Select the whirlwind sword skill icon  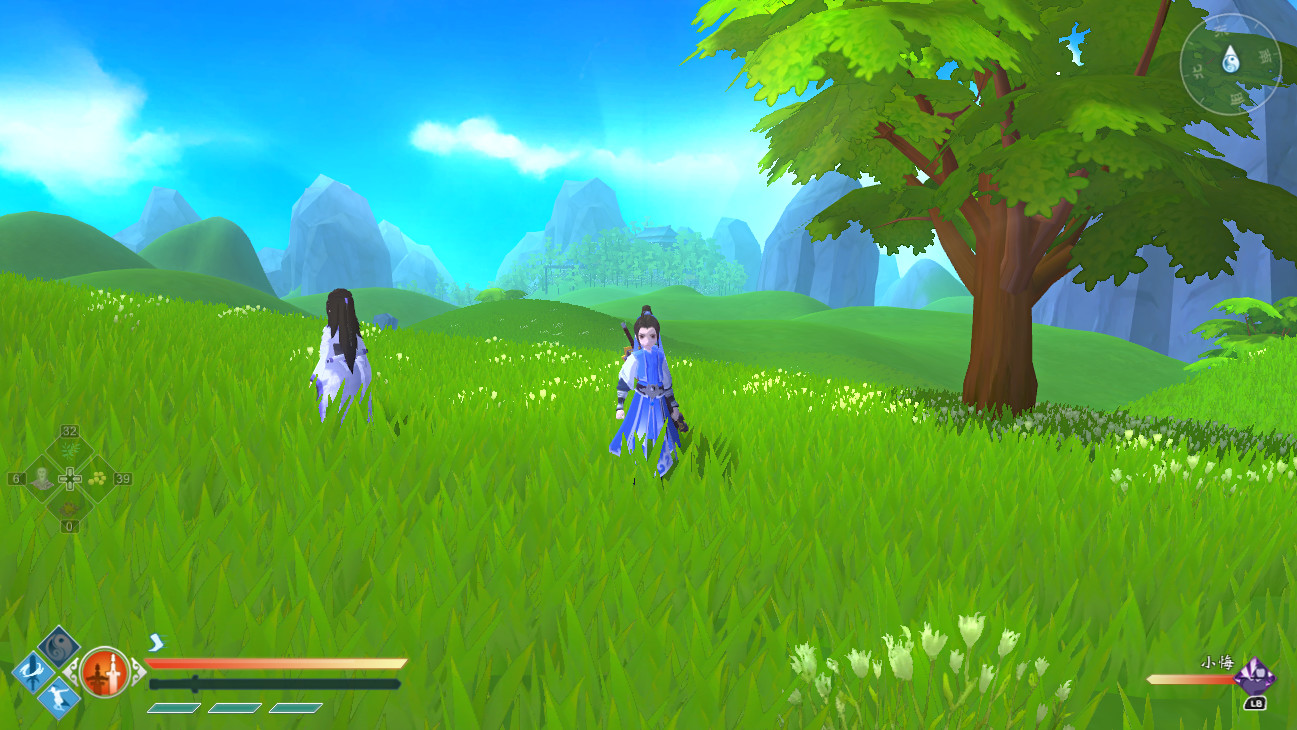click(33, 671)
